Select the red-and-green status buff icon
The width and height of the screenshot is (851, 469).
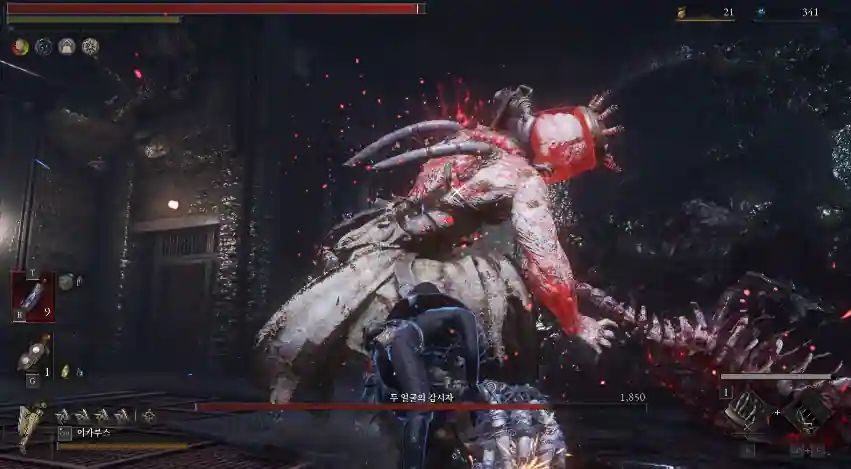pos(20,46)
